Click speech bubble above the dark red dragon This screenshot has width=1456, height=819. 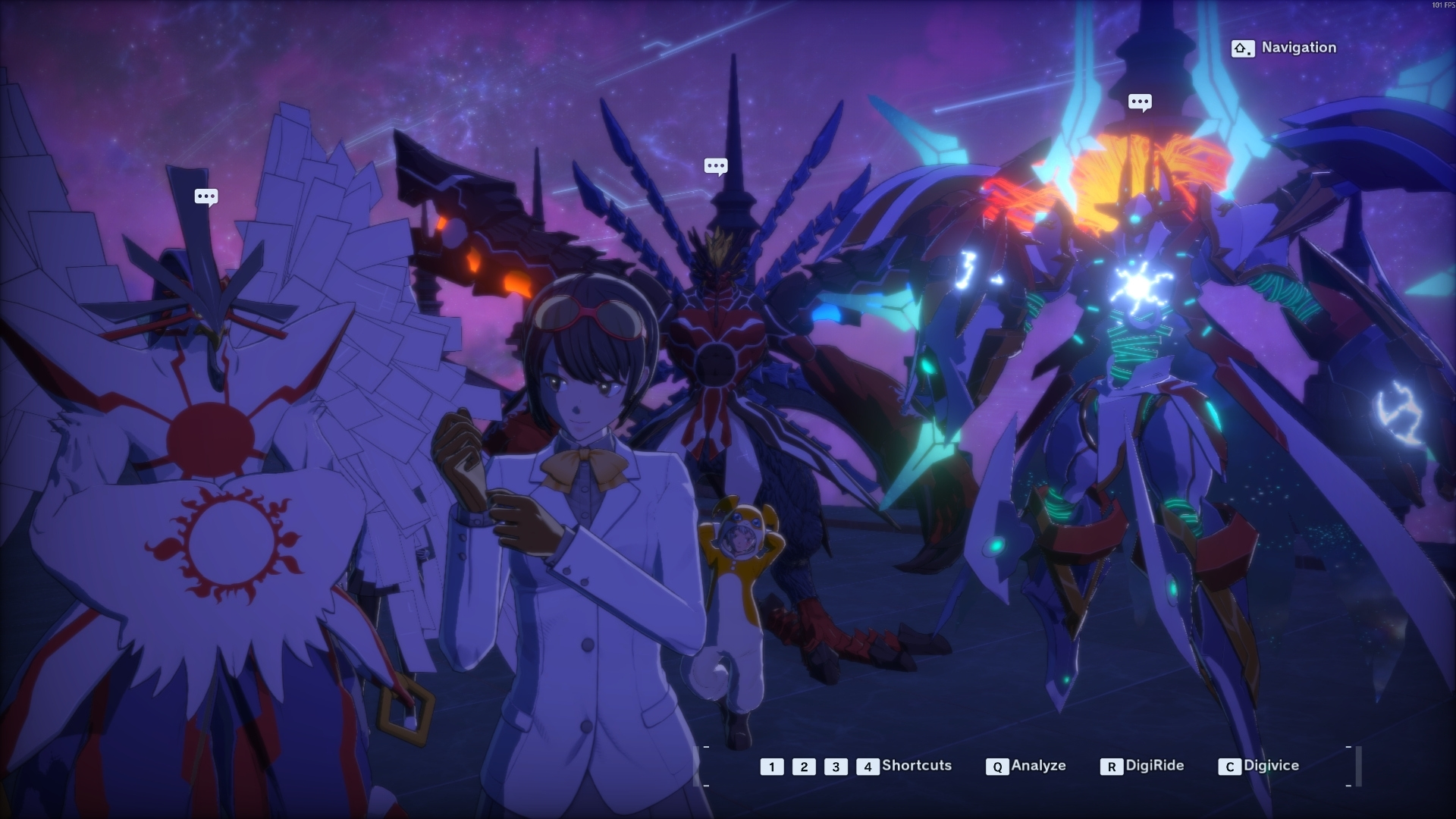click(716, 166)
